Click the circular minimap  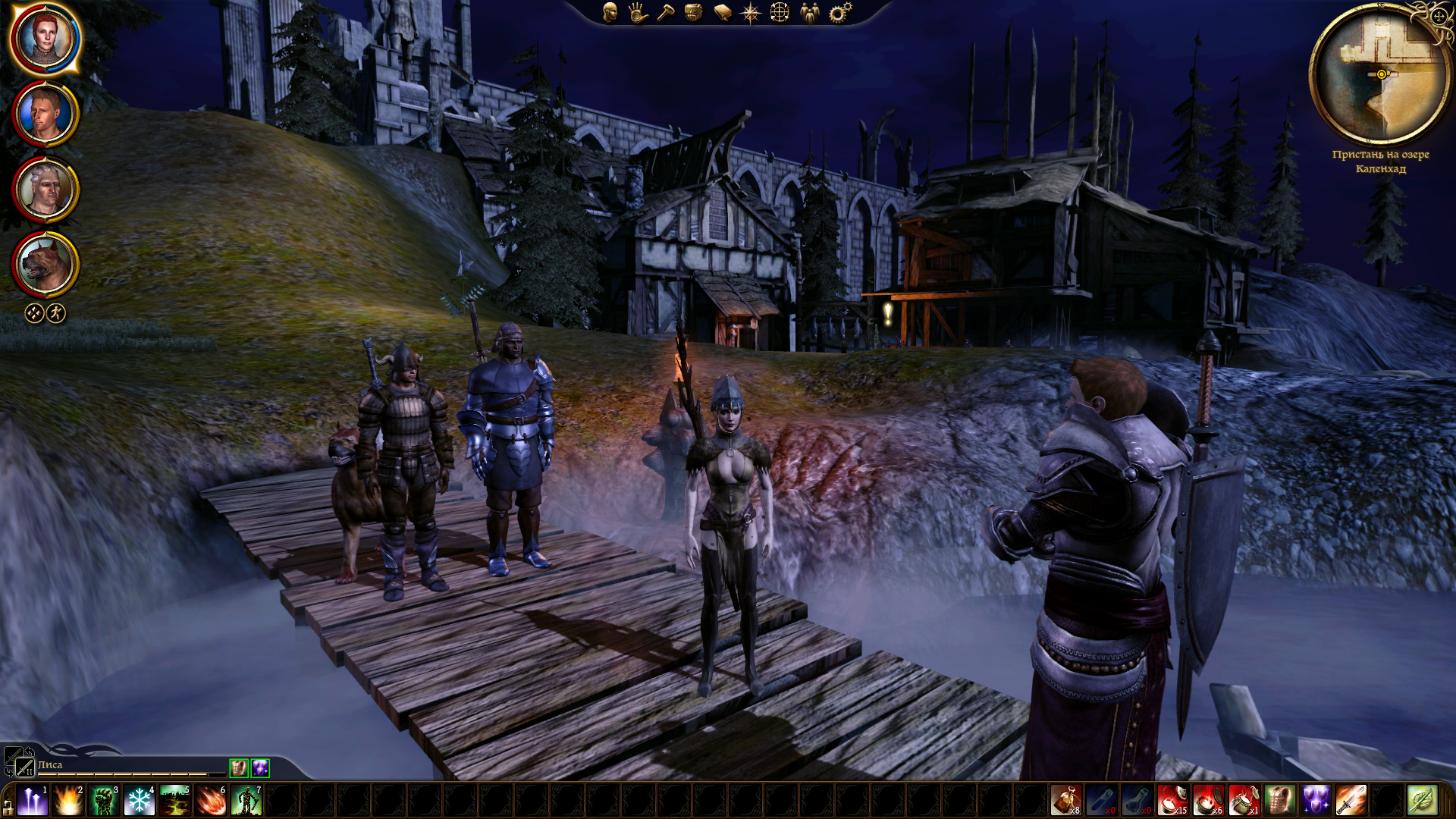pyautogui.click(x=1380, y=74)
